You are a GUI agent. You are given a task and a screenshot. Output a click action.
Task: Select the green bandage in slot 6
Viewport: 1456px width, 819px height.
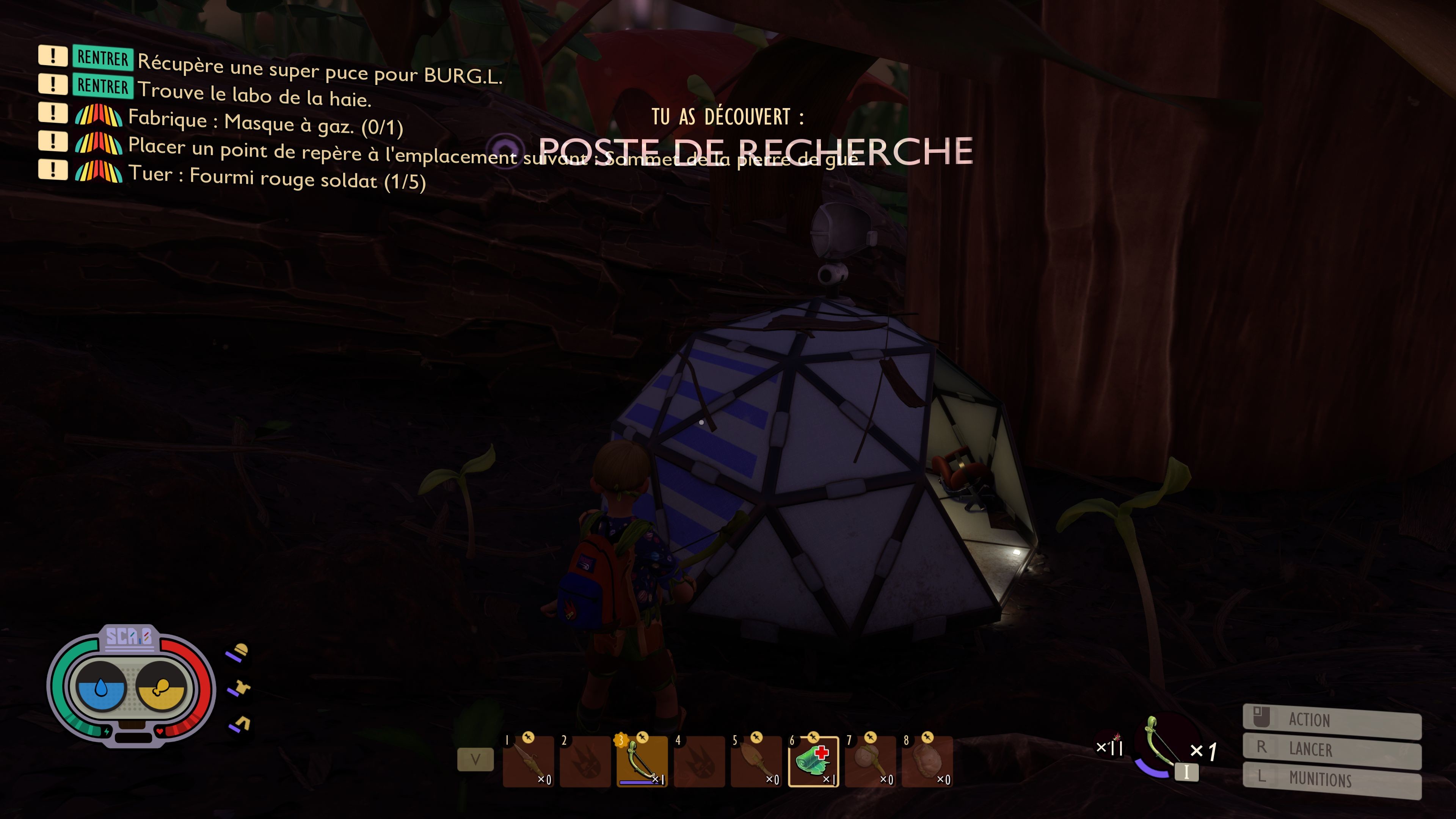pyautogui.click(x=813, y=761)
